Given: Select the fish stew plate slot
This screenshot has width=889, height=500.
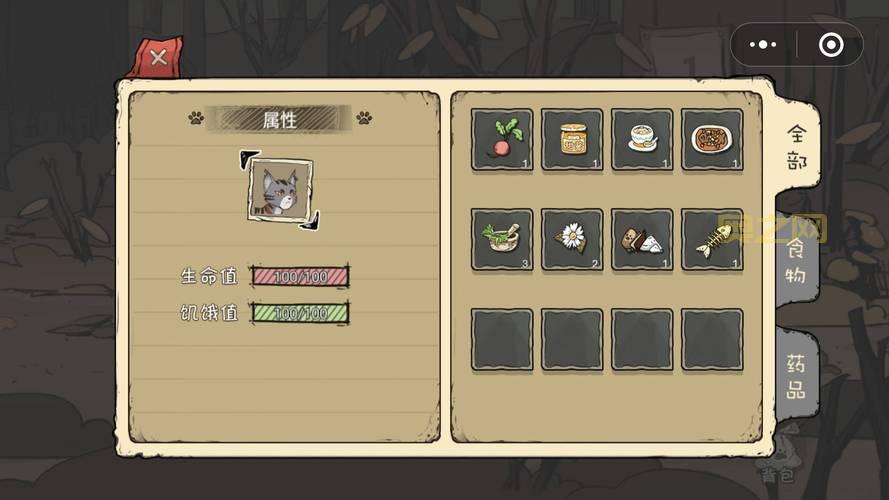Looking at the screenshot, I should (x=712, y=139).
